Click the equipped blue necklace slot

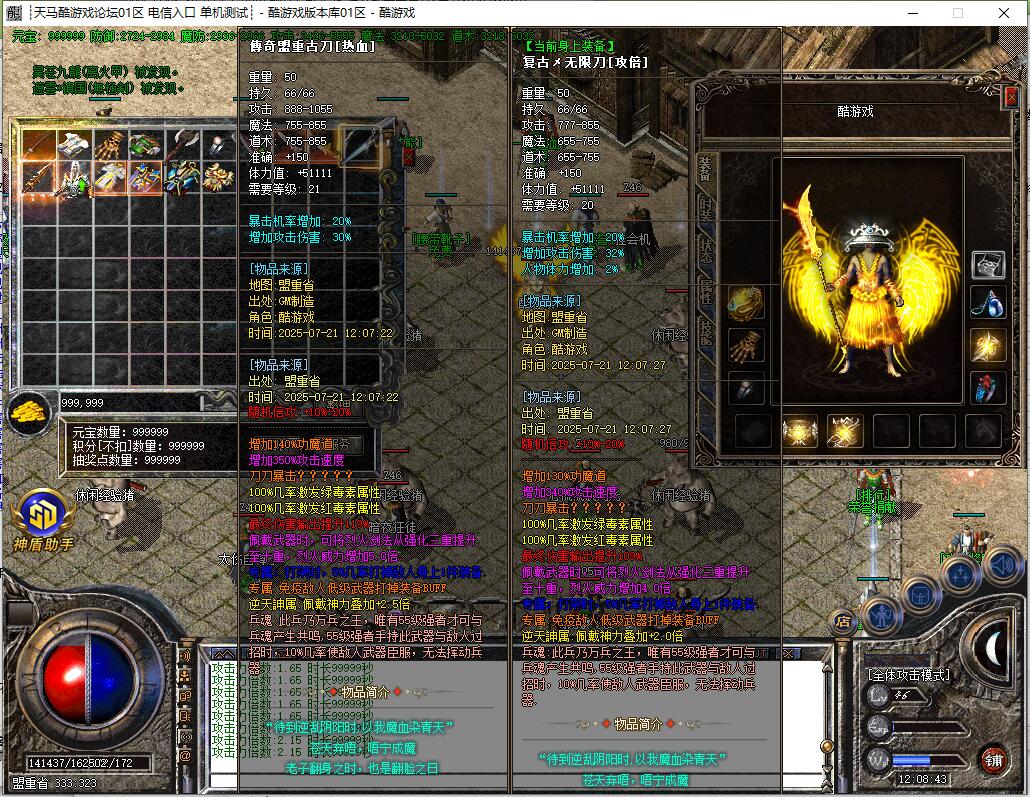click(988, 304)
